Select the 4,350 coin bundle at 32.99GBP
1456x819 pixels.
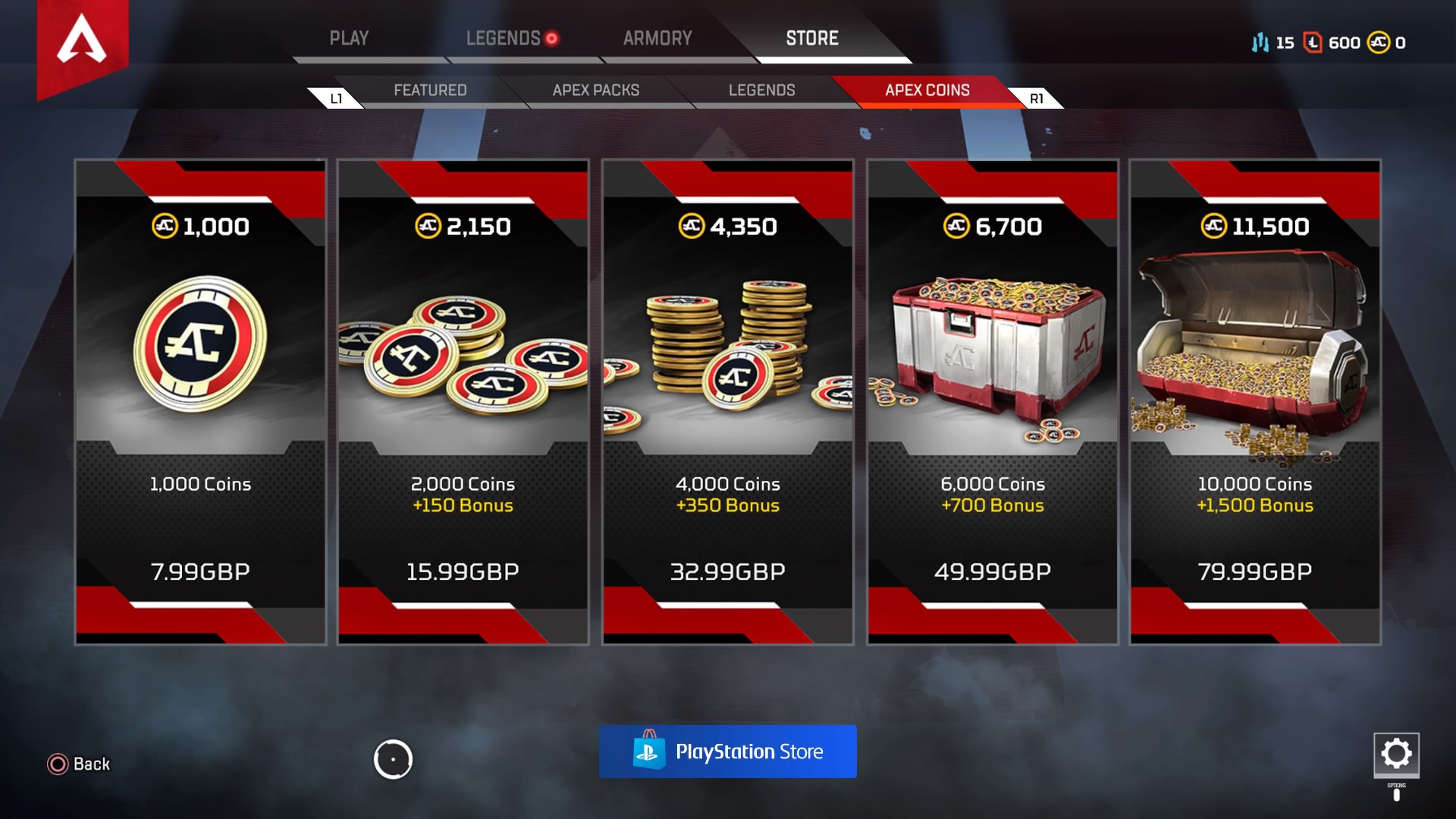[728, 402]
